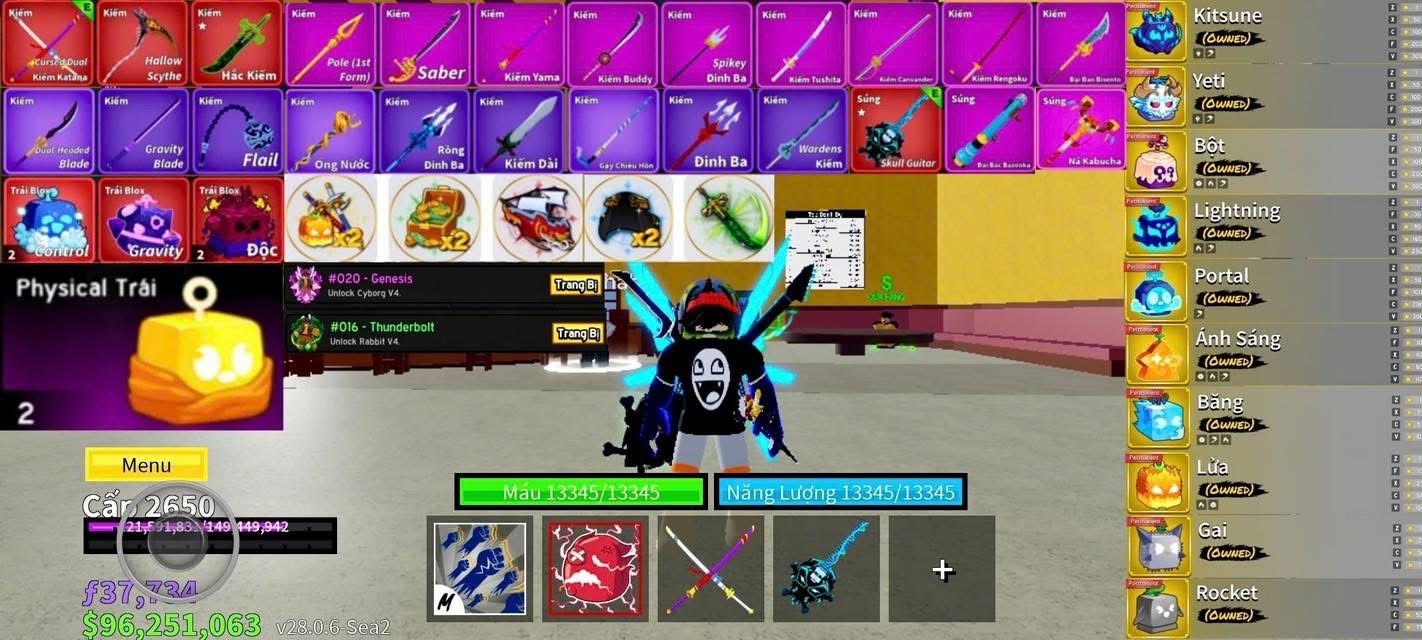This screenshot has height=640, width=1422.
Task: Select the pumpkin x2 gamepass icon
Action: pyautogui.click(x=331, y=219)
